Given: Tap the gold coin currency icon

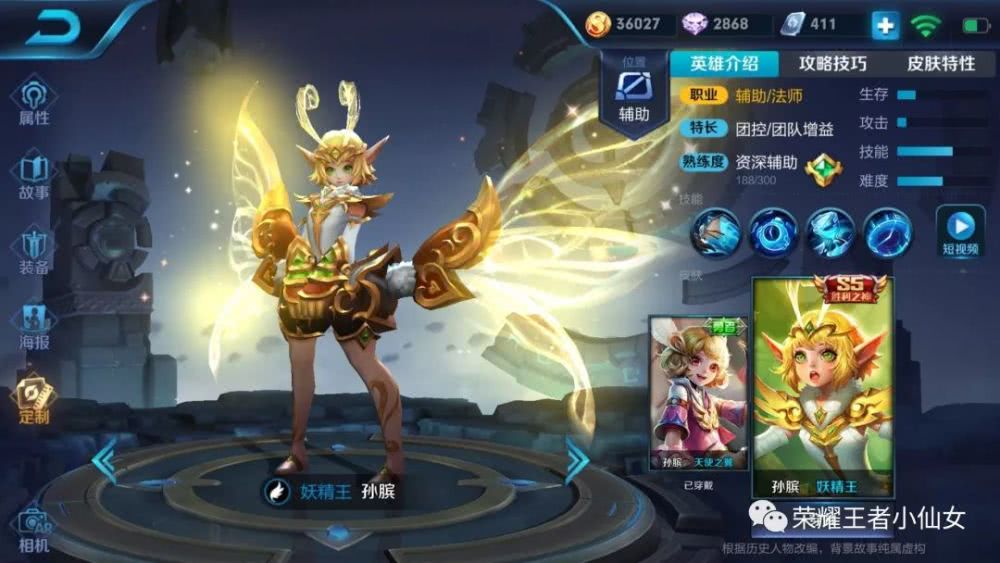Looking at the screenshot, I should [x=598, y=24].
